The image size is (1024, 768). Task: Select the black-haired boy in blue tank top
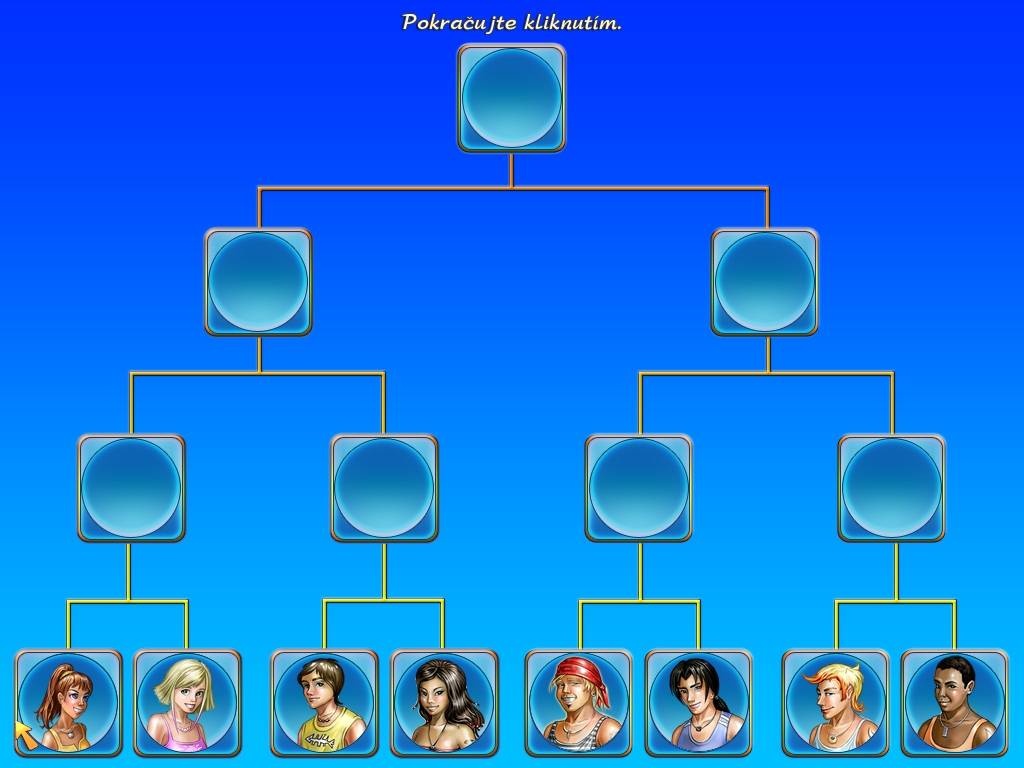698,702
